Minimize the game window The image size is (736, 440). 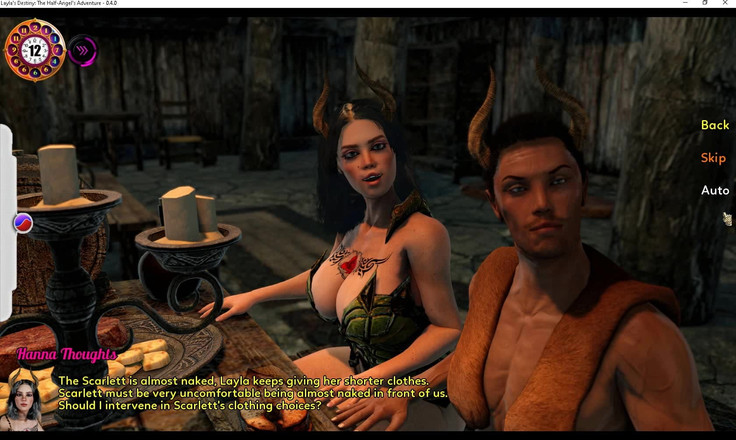[684, 4]
